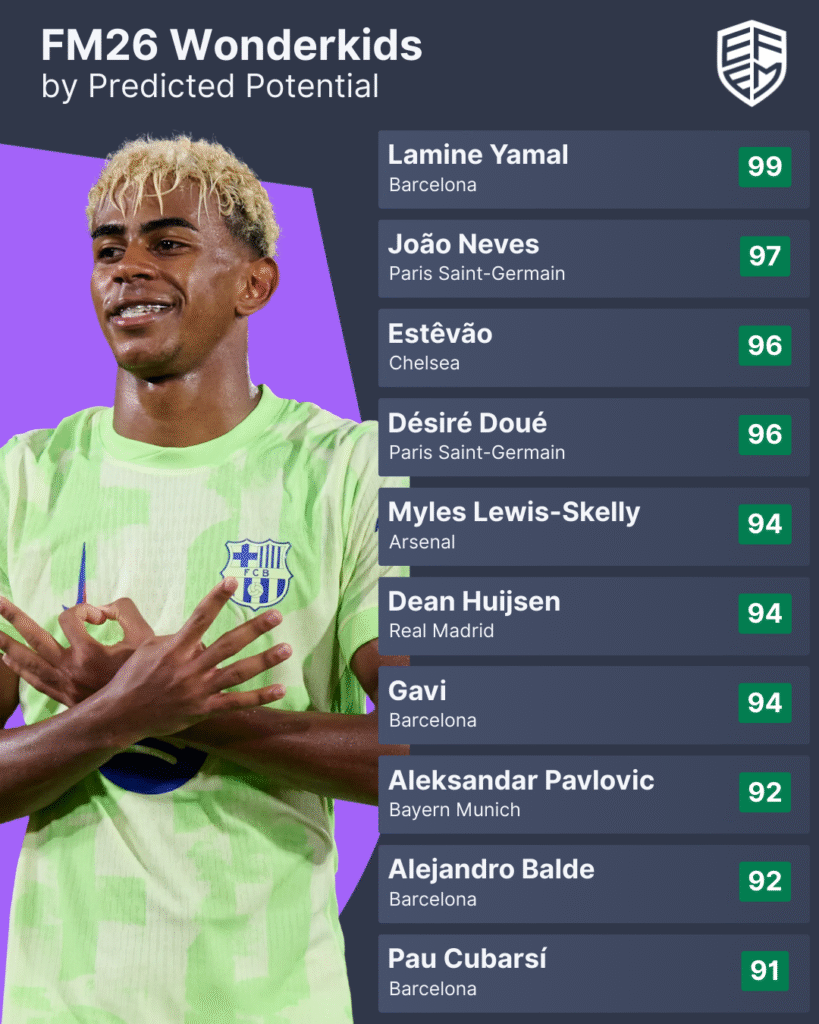The width and height of the screenshot is (819, 1024).
Task: Select the Lamine Yamal row
Action: (593, 169)
